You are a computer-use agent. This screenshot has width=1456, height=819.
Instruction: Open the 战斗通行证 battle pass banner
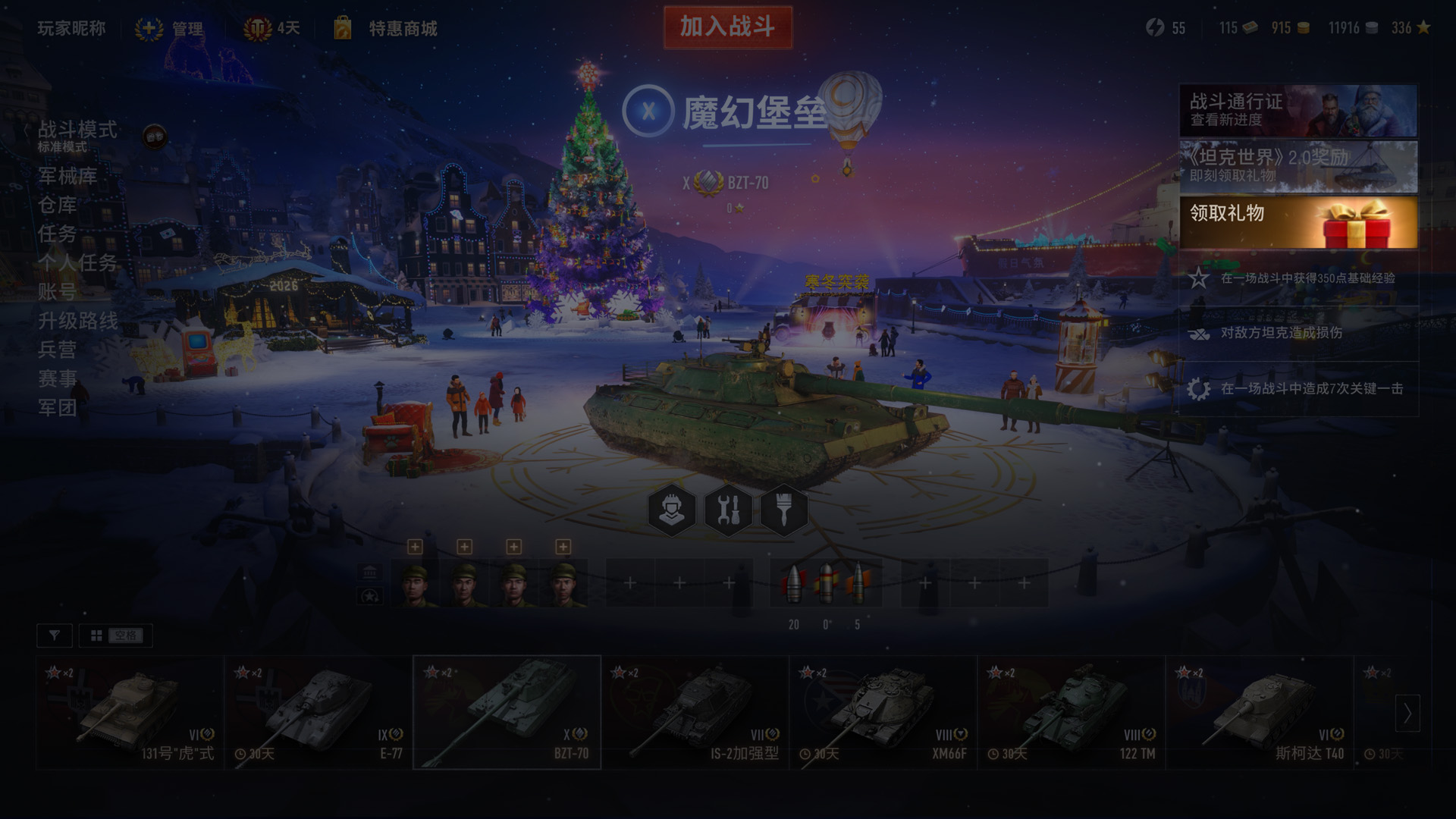tap(1298, 110)
